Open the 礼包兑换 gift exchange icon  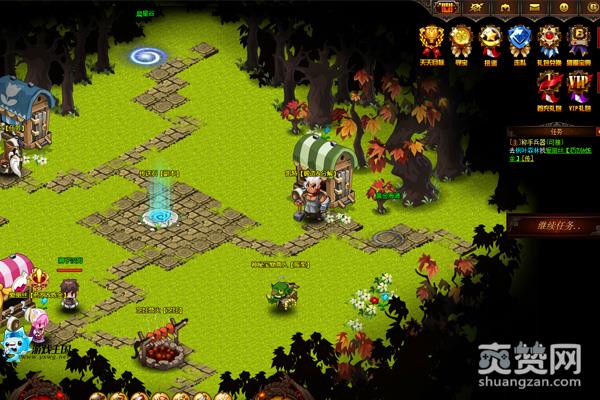(x=549, y=40)
